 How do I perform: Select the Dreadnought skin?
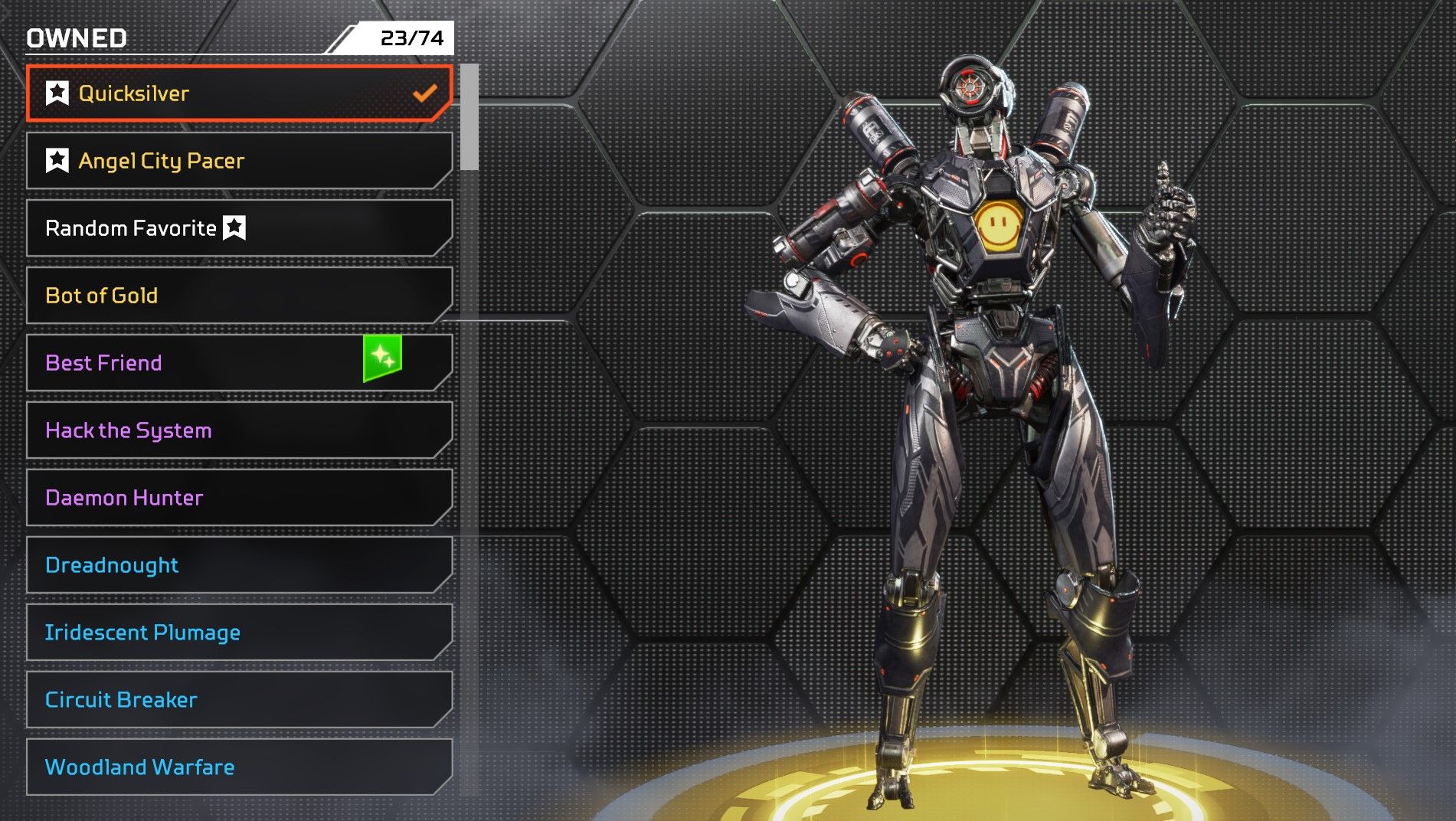(x=239, y=565)
